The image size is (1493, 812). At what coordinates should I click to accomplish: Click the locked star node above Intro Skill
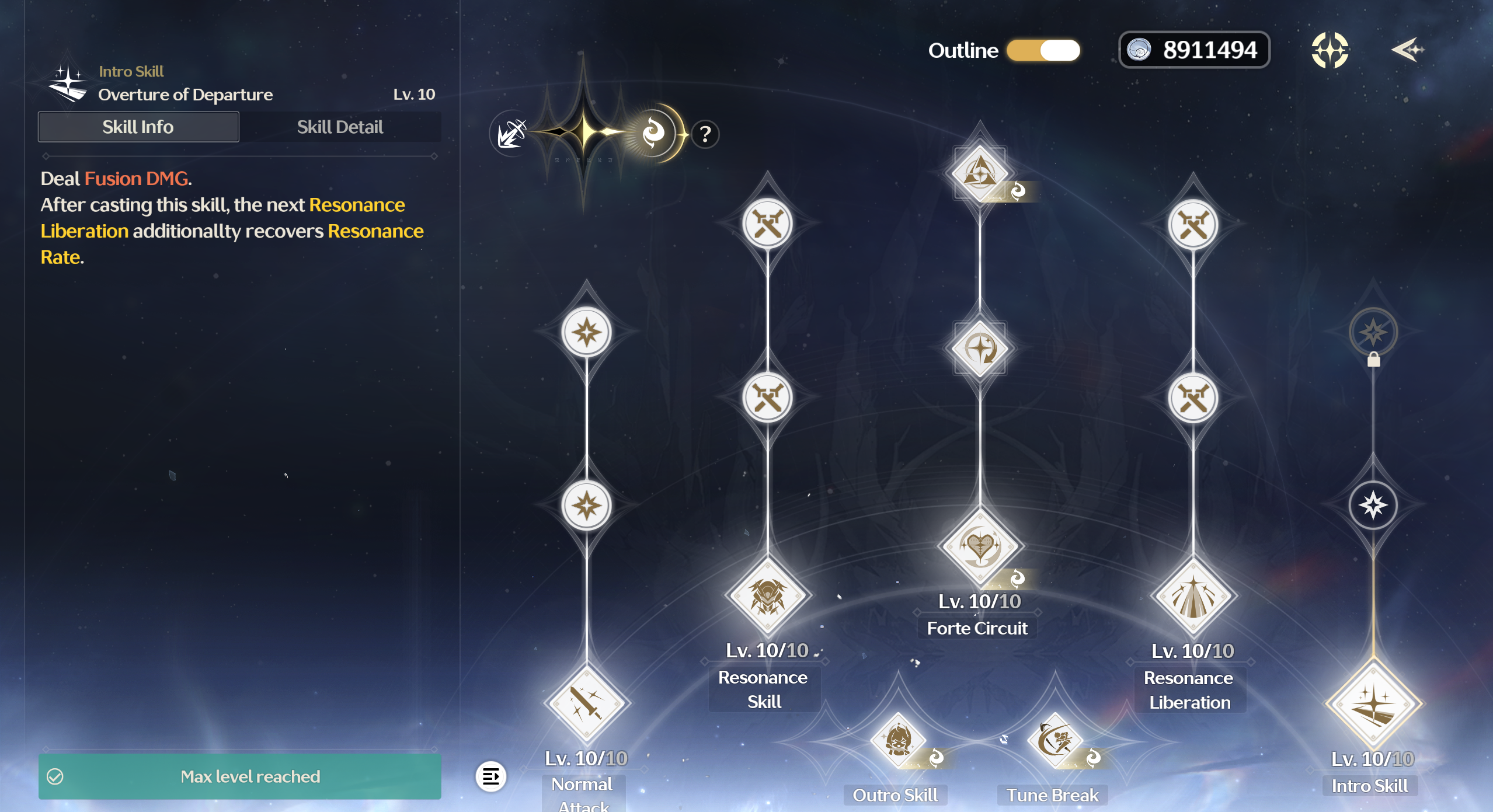coord(1373,333)
